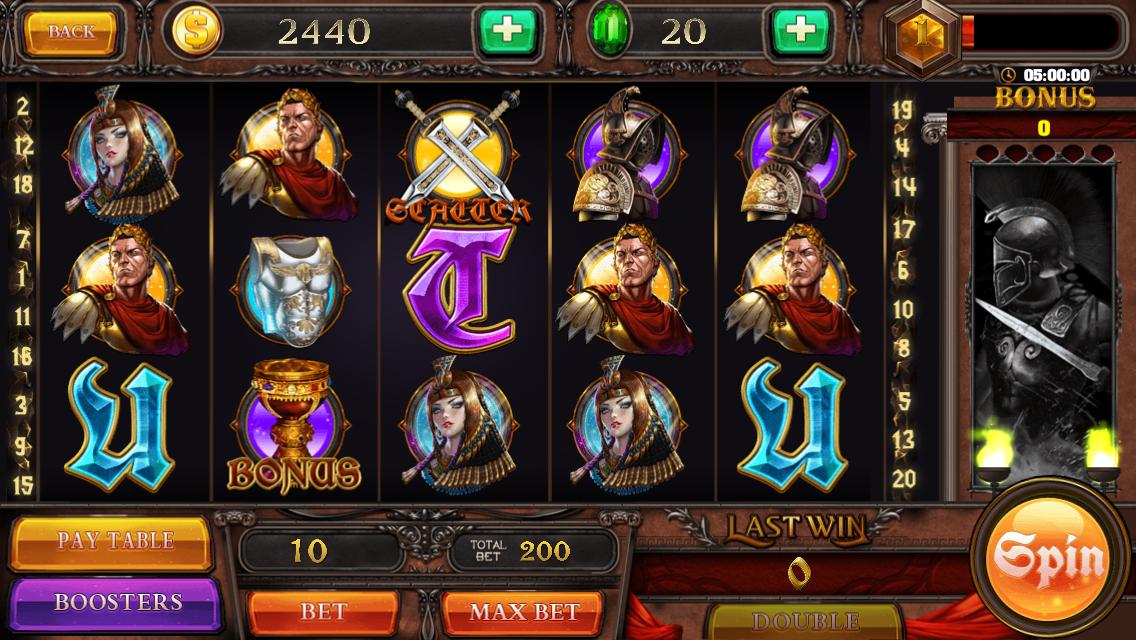Buy more green gems with the plus button
1136x640 pixels.
(800, 32)
